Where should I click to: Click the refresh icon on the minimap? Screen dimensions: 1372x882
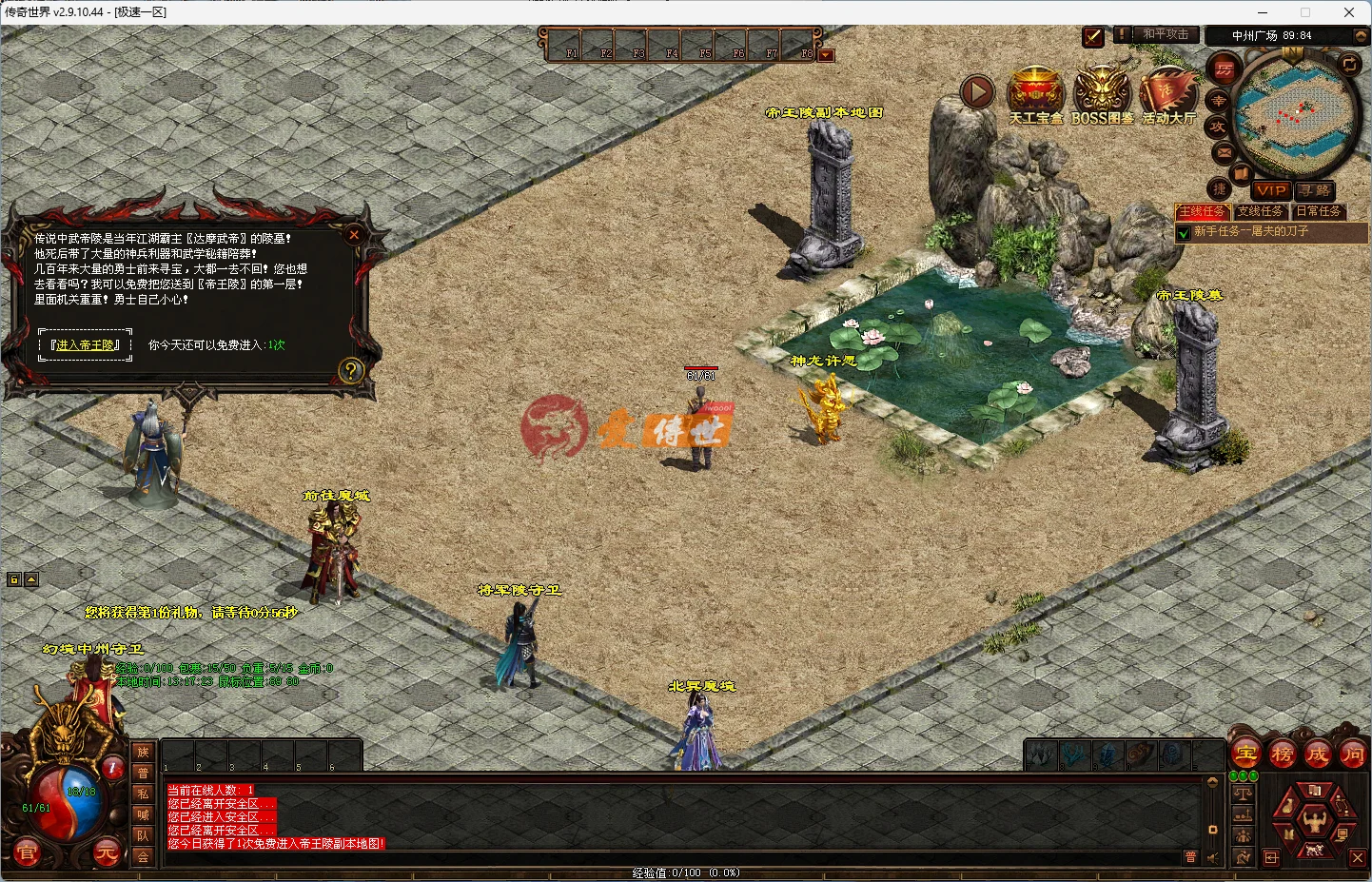[x=1349, y=66]
